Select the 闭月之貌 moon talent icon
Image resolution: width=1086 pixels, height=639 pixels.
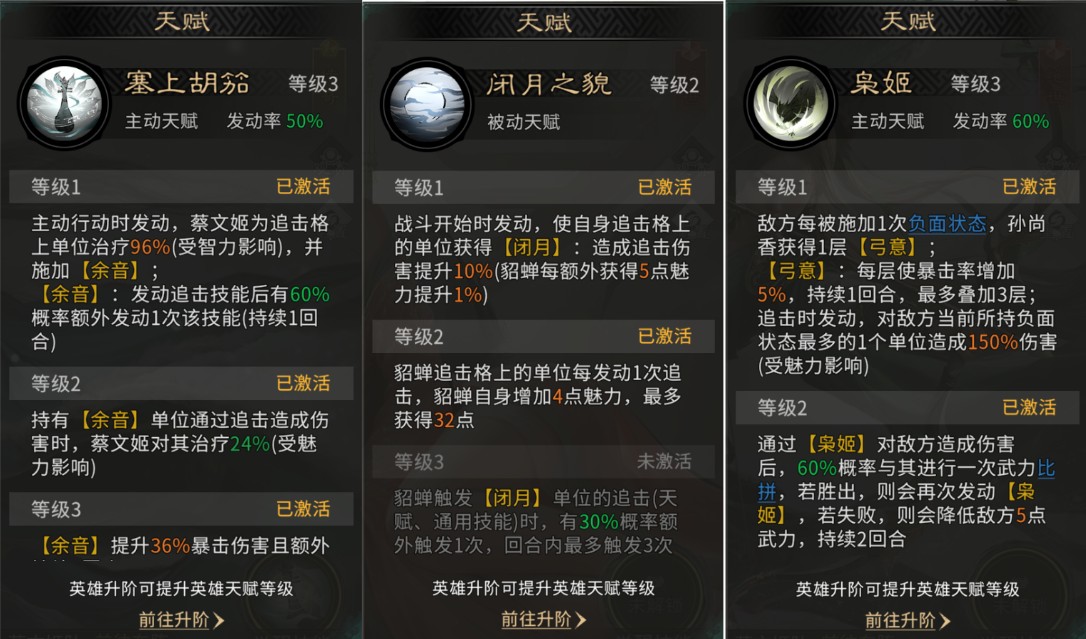426,103
